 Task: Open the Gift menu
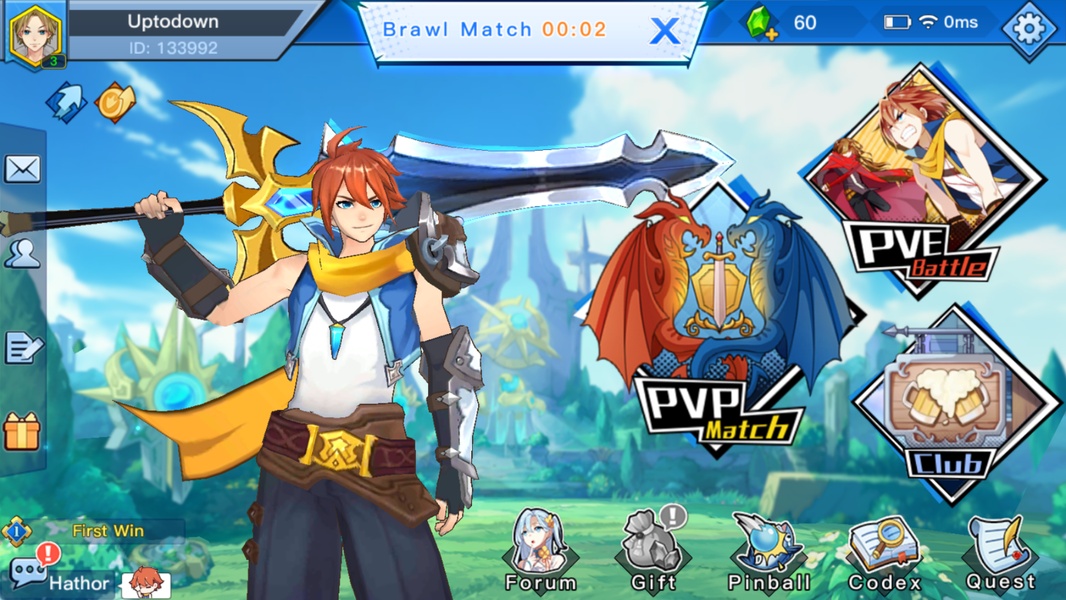point(653,550)
